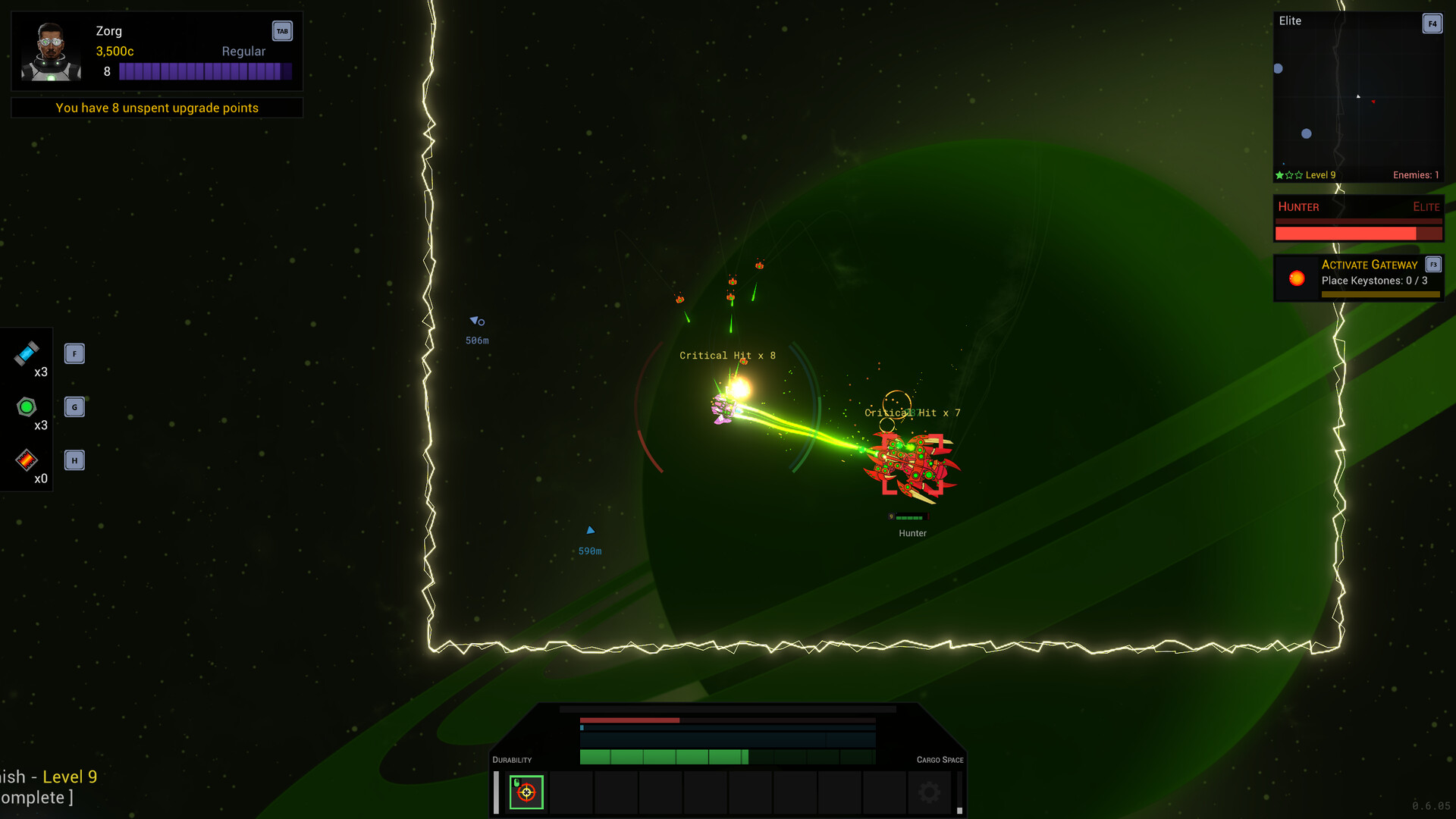This screenshot has height=819, width=1456.
Task: Open settings via the gear icon in hotbar
Action: 928,792
